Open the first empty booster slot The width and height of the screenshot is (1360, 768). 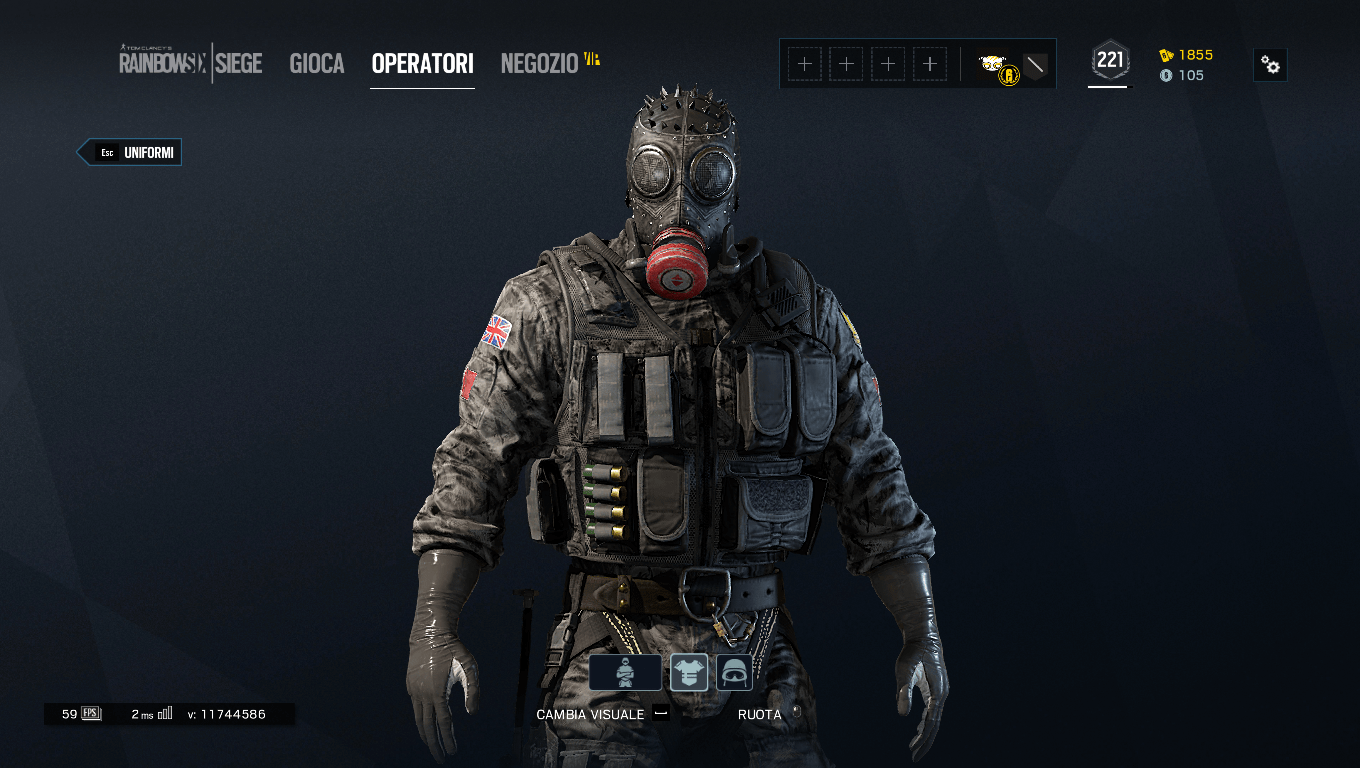click(804, 63)
